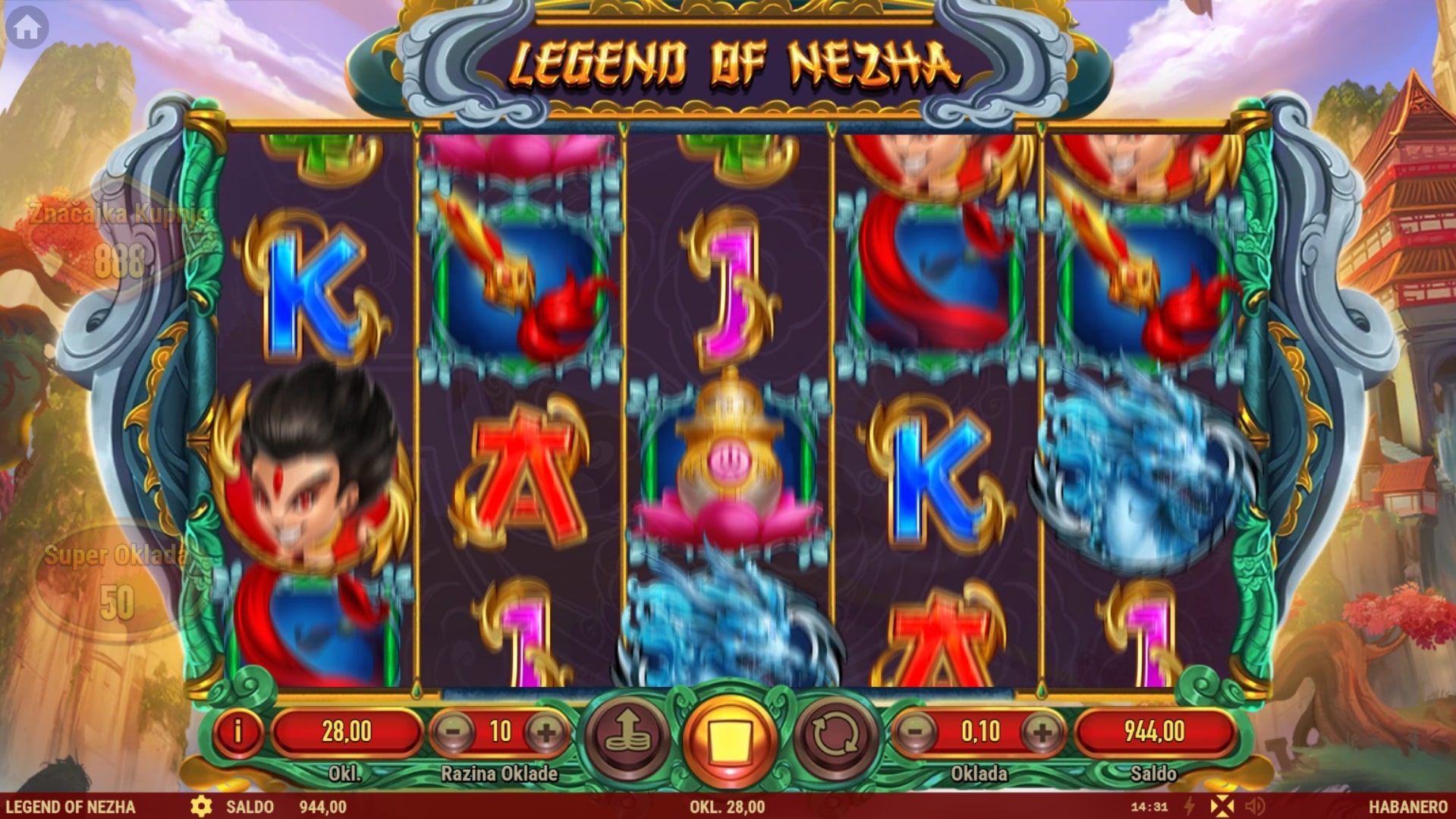This screenshot has width=1456, height=819.
Task: Decrease the Razina Oklade bet level
Action: [453, 732]
